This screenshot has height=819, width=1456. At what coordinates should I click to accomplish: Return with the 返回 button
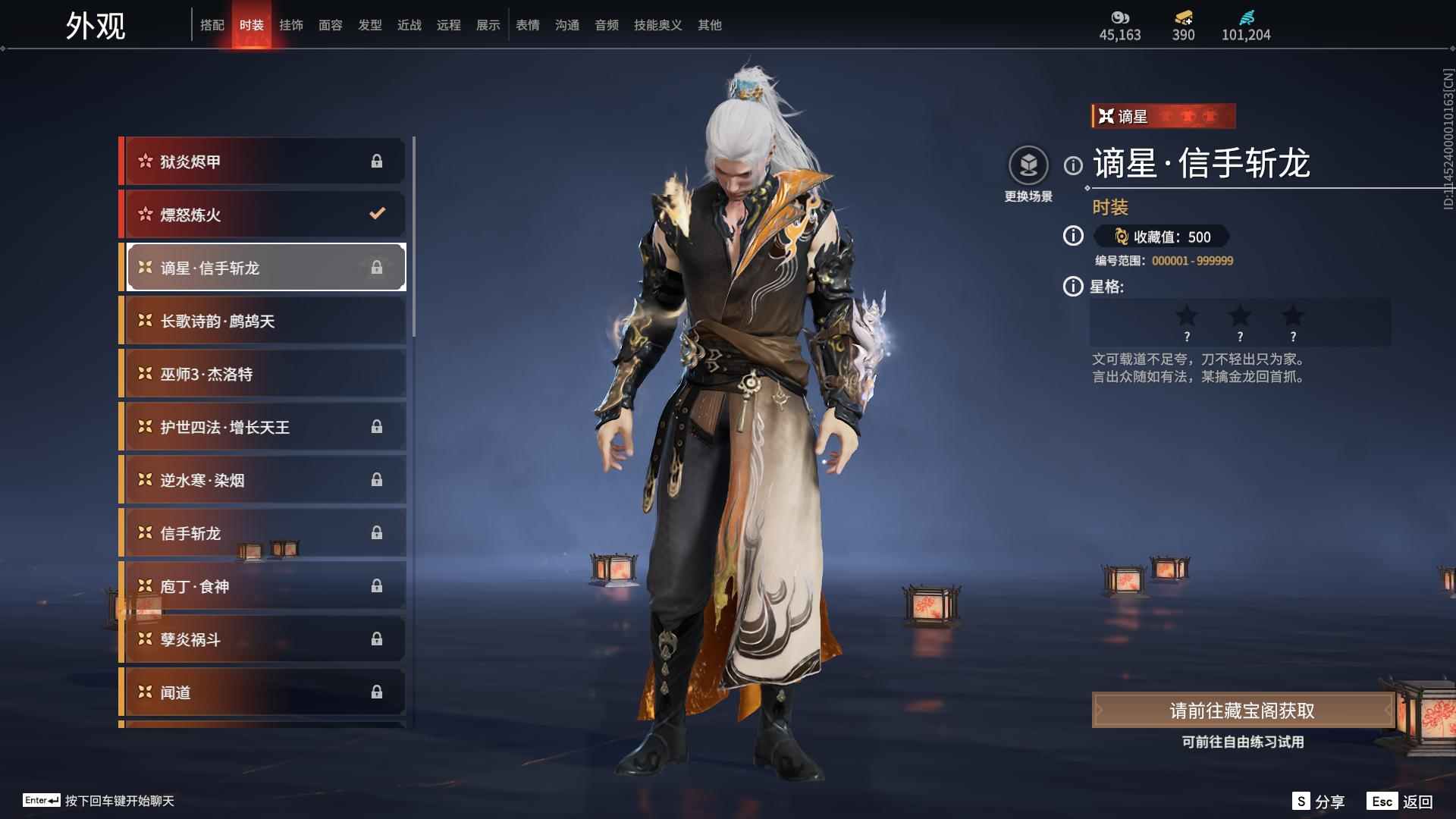pos(1400,802)
